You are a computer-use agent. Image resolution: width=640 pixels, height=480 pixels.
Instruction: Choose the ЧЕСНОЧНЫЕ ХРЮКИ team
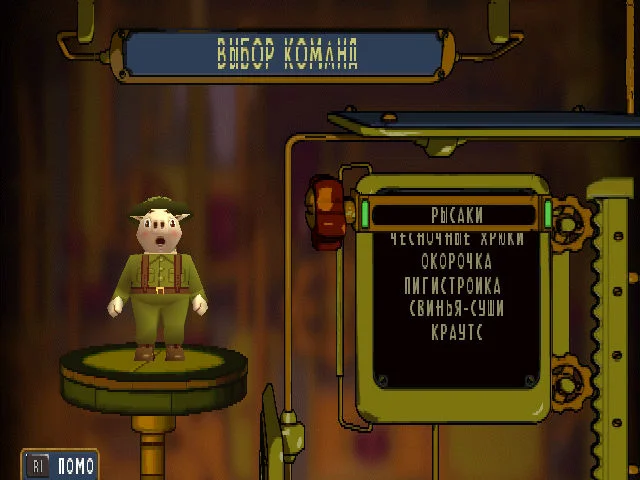tap(456, 240)
